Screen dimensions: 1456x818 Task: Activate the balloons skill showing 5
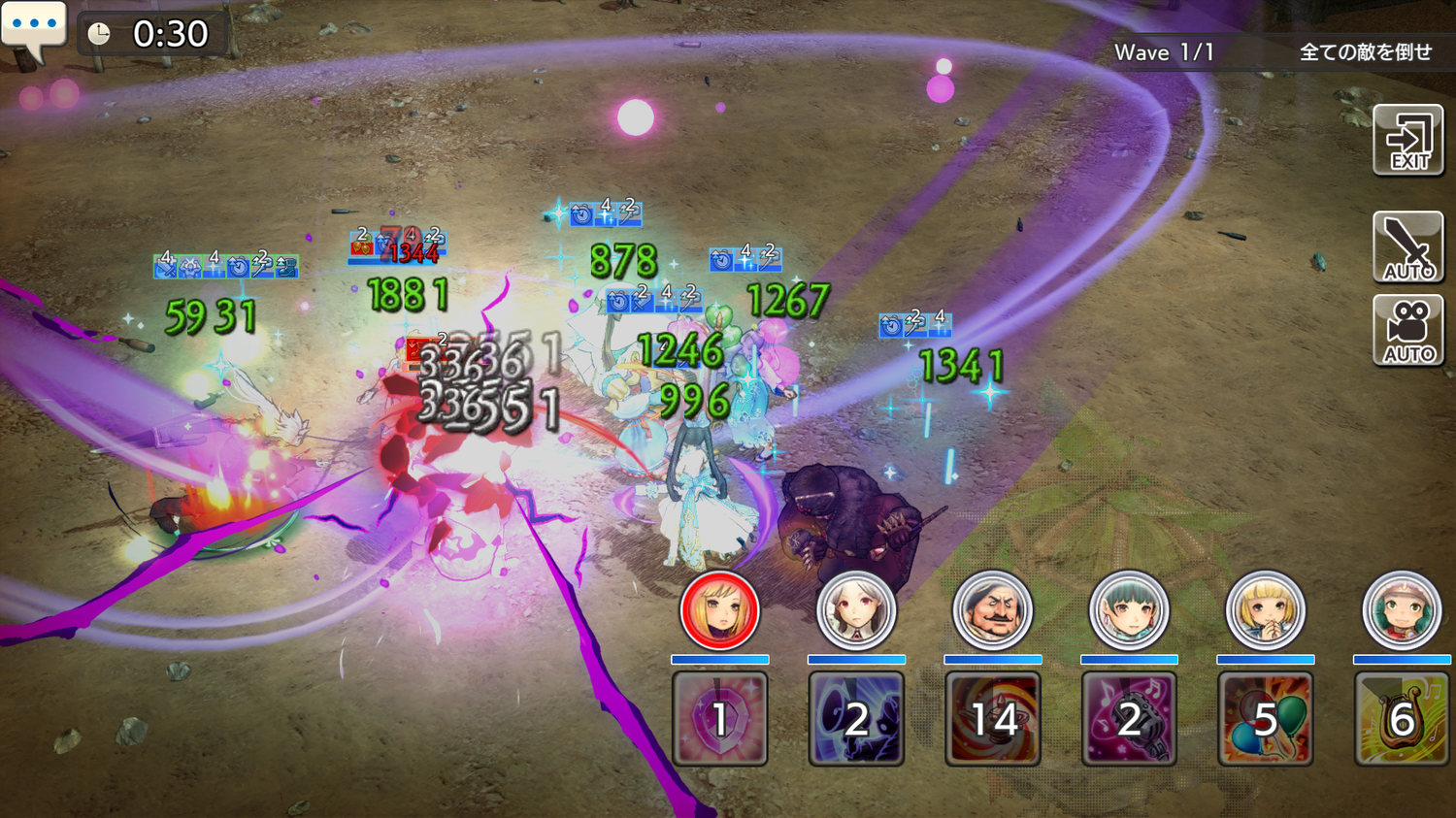click(x=1266, y=719)
